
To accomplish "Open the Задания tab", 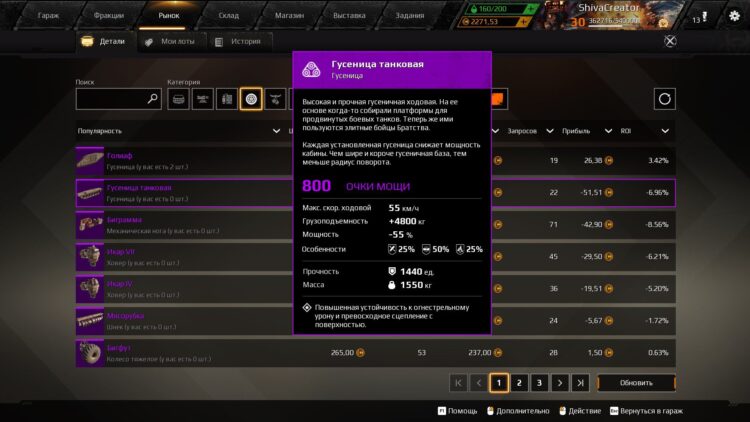I will [x=409, y=16].
